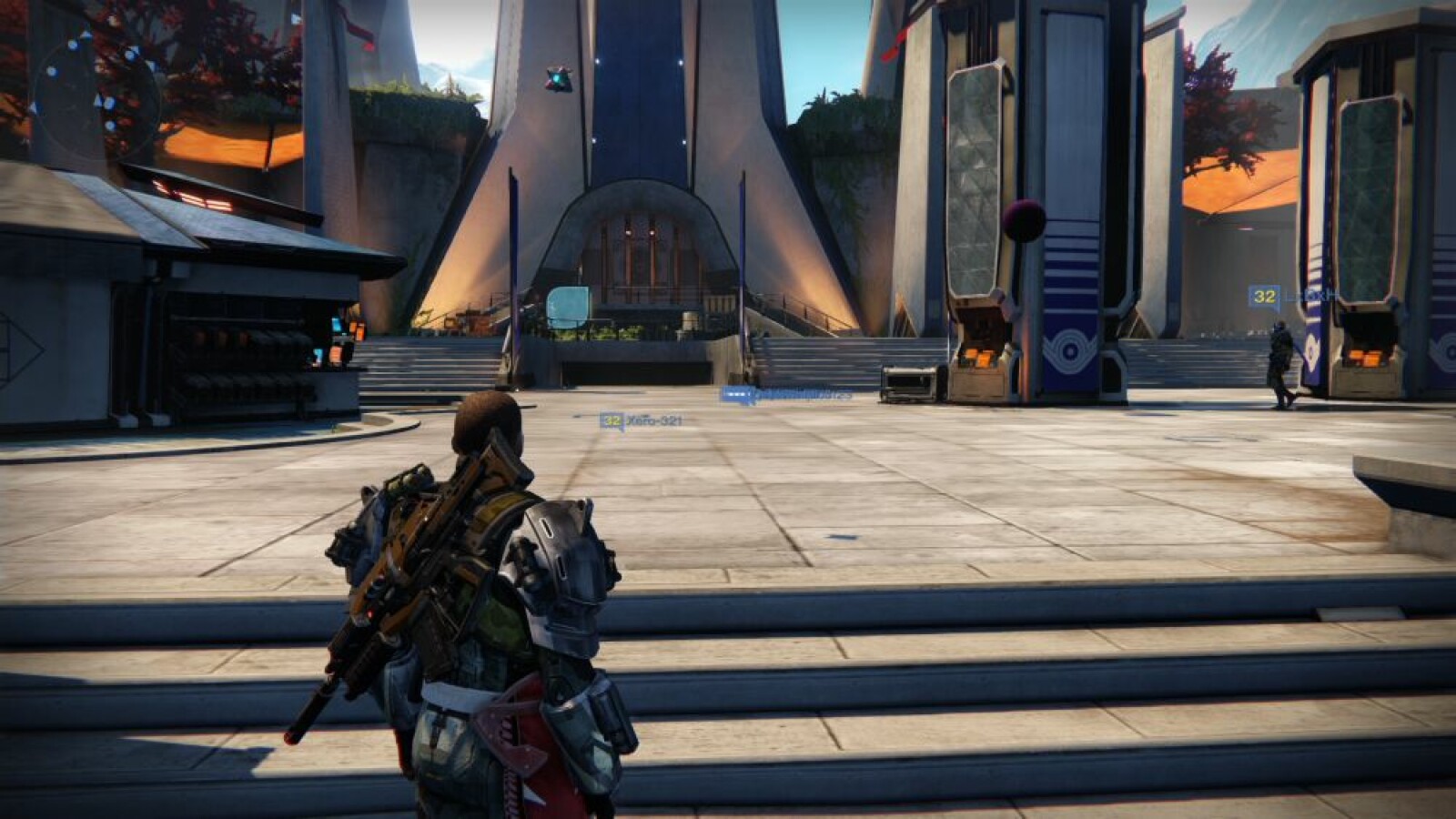Click the circular radar in the corner
This screenshot has width=1456, height=819.
(96, 86)
